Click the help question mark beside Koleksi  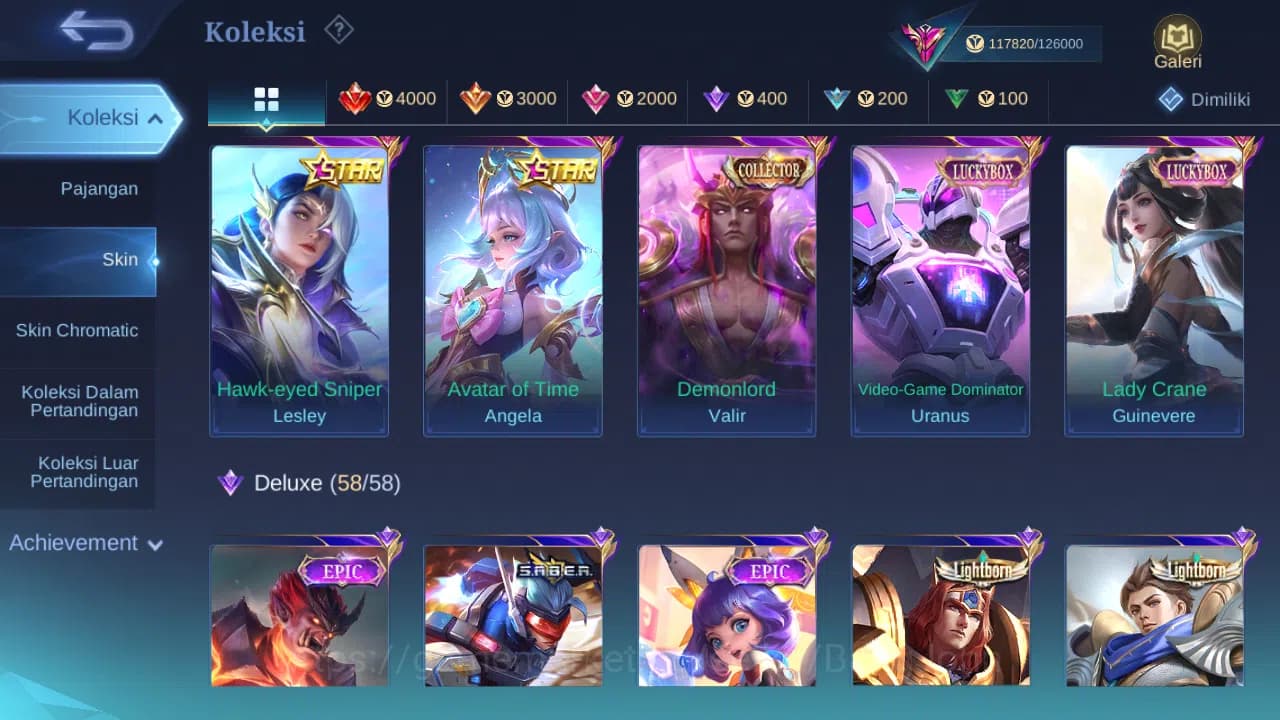339,30
